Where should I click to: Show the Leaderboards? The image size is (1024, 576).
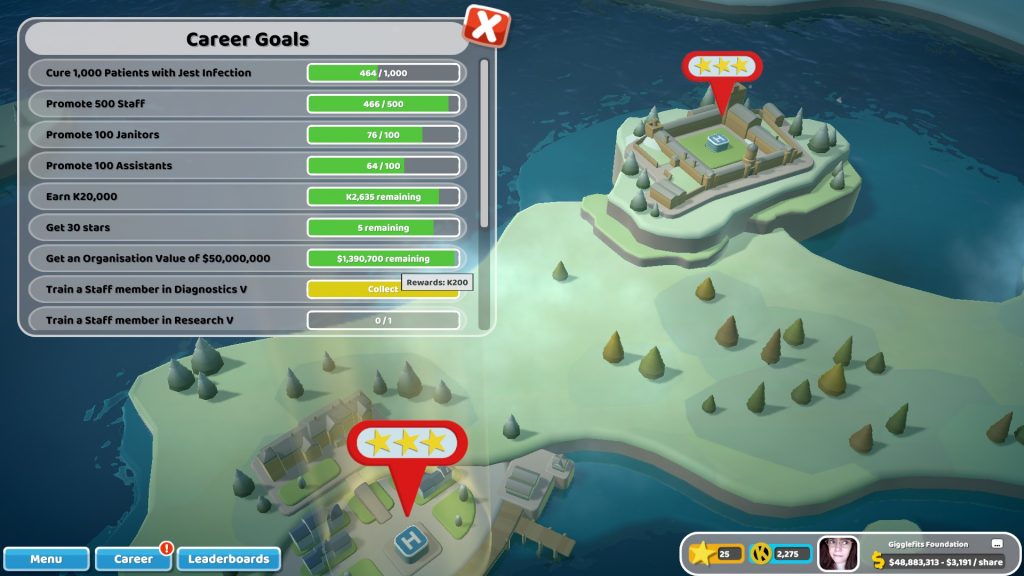229,559
